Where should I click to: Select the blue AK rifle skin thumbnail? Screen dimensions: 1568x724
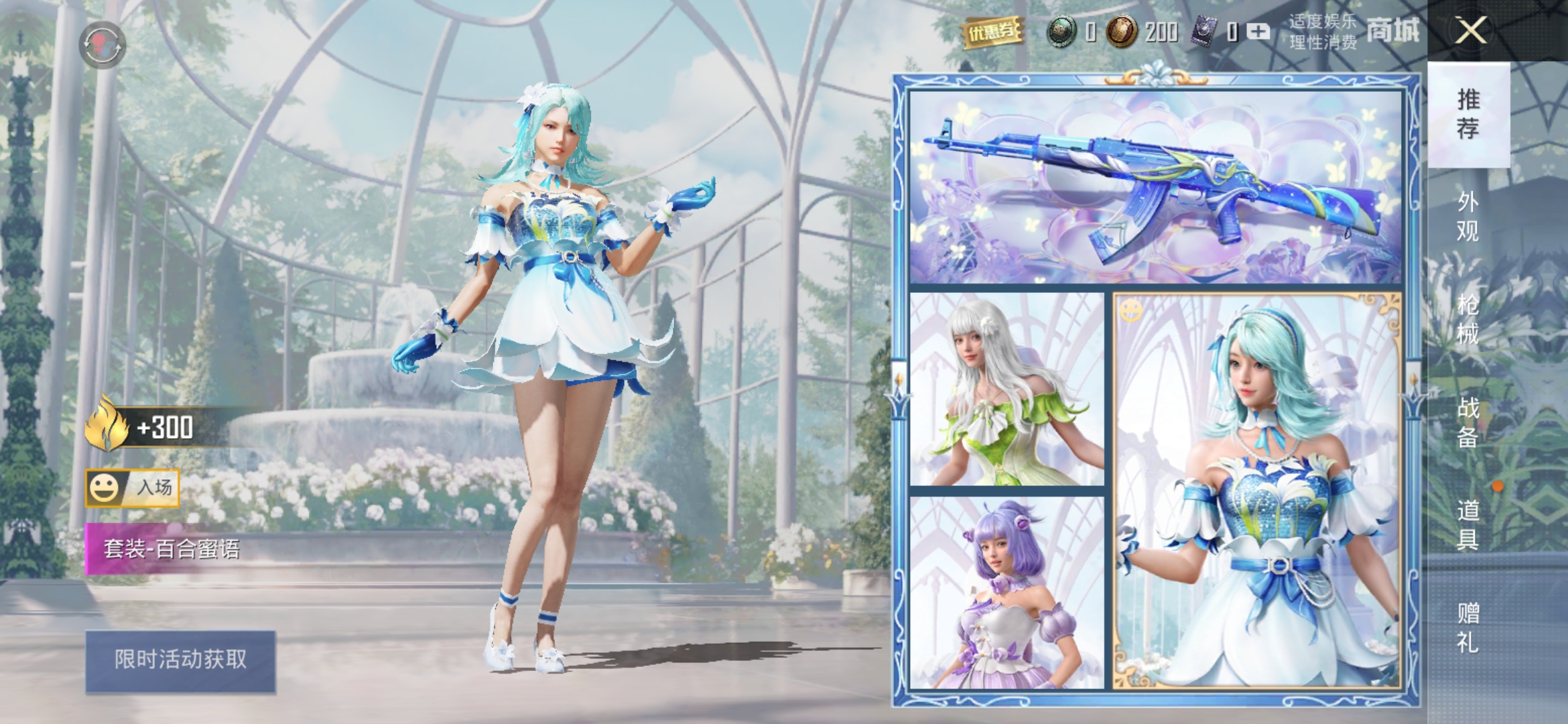tap(1155, 186)
